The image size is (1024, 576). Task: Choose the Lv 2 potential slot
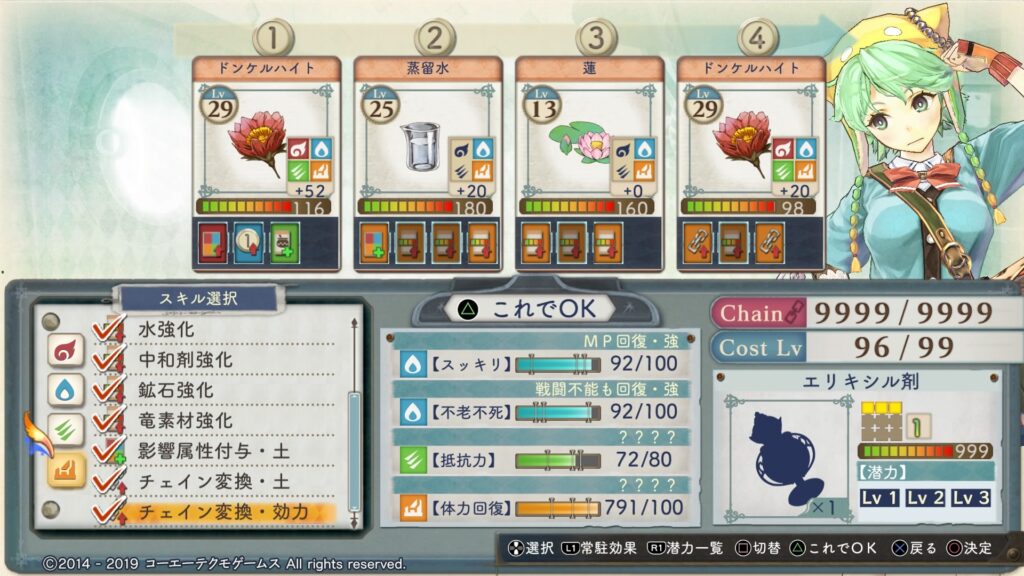point(927,498)
